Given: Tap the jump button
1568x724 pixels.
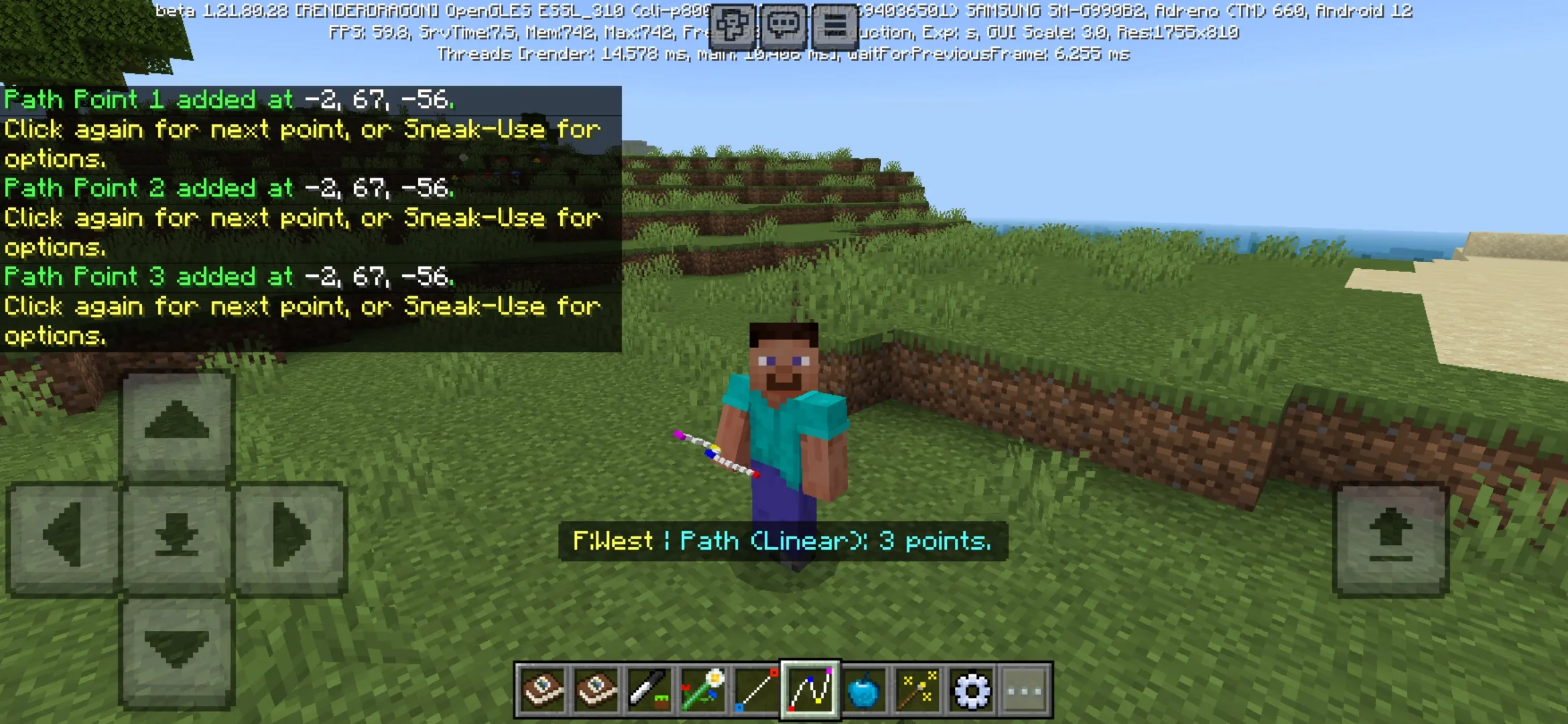Looking at the screenshot, I should coord(1391,536).
